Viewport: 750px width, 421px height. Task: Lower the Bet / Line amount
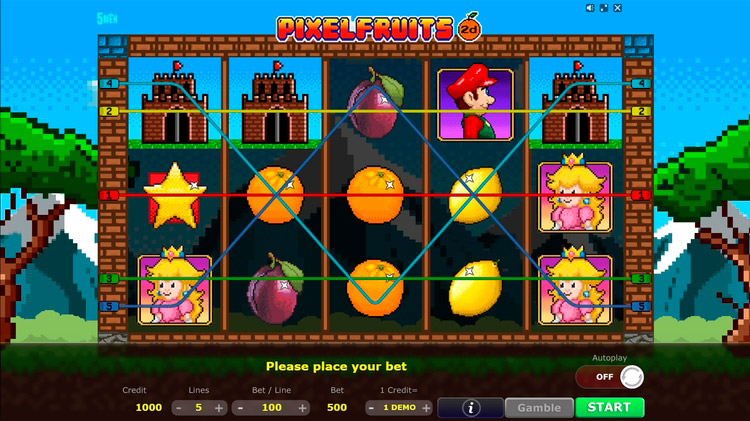pyautogui.click(x=240, y=408)
